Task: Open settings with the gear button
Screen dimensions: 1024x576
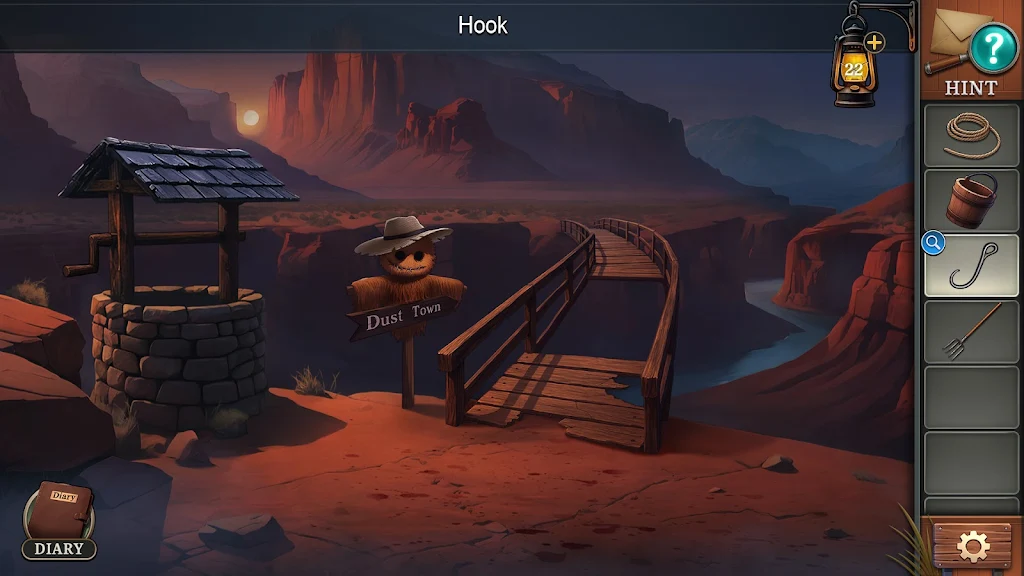Action: pyautogui.click(x=972, y=546)
